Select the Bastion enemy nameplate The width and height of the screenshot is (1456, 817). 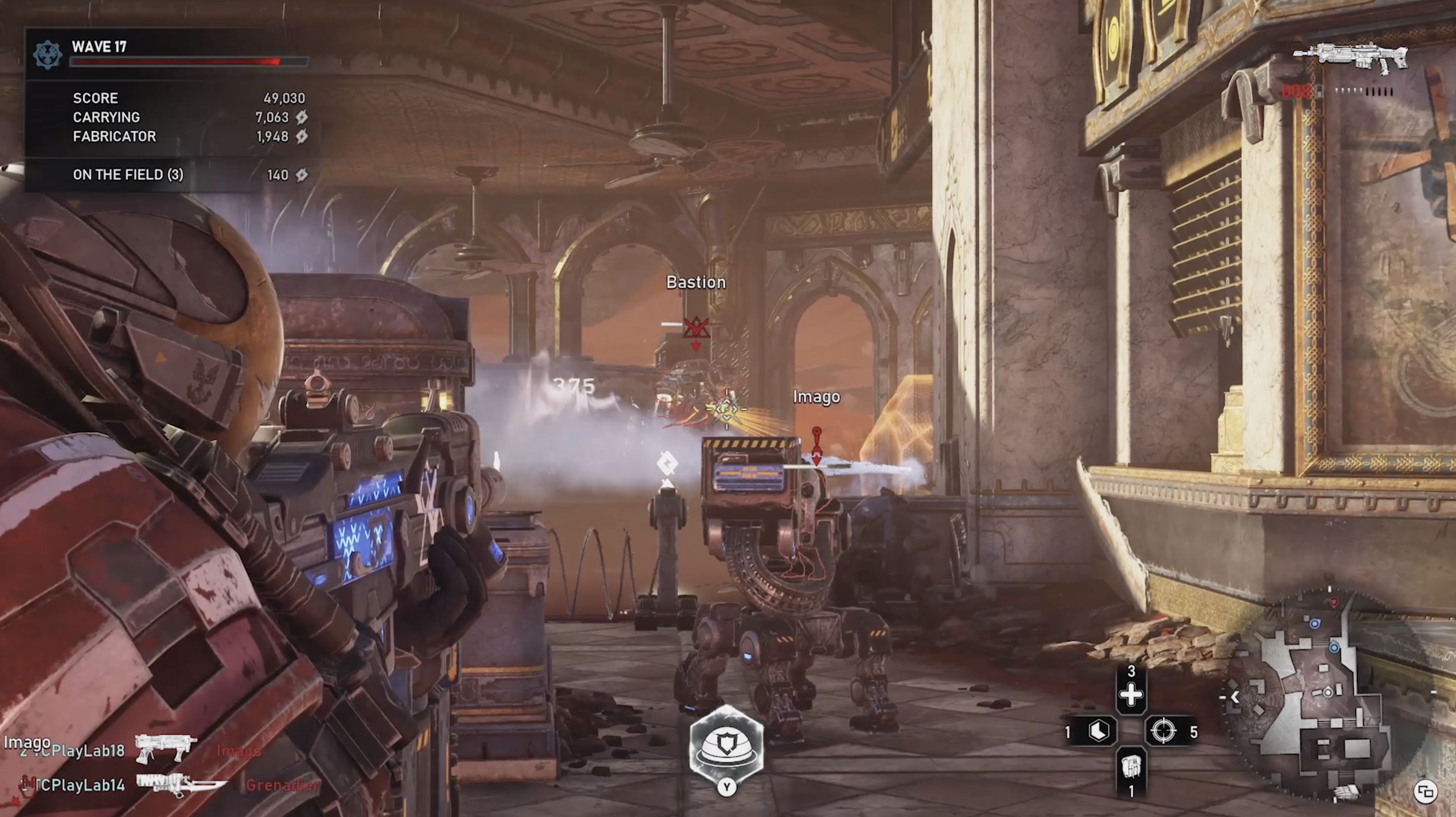pos(696,282)
